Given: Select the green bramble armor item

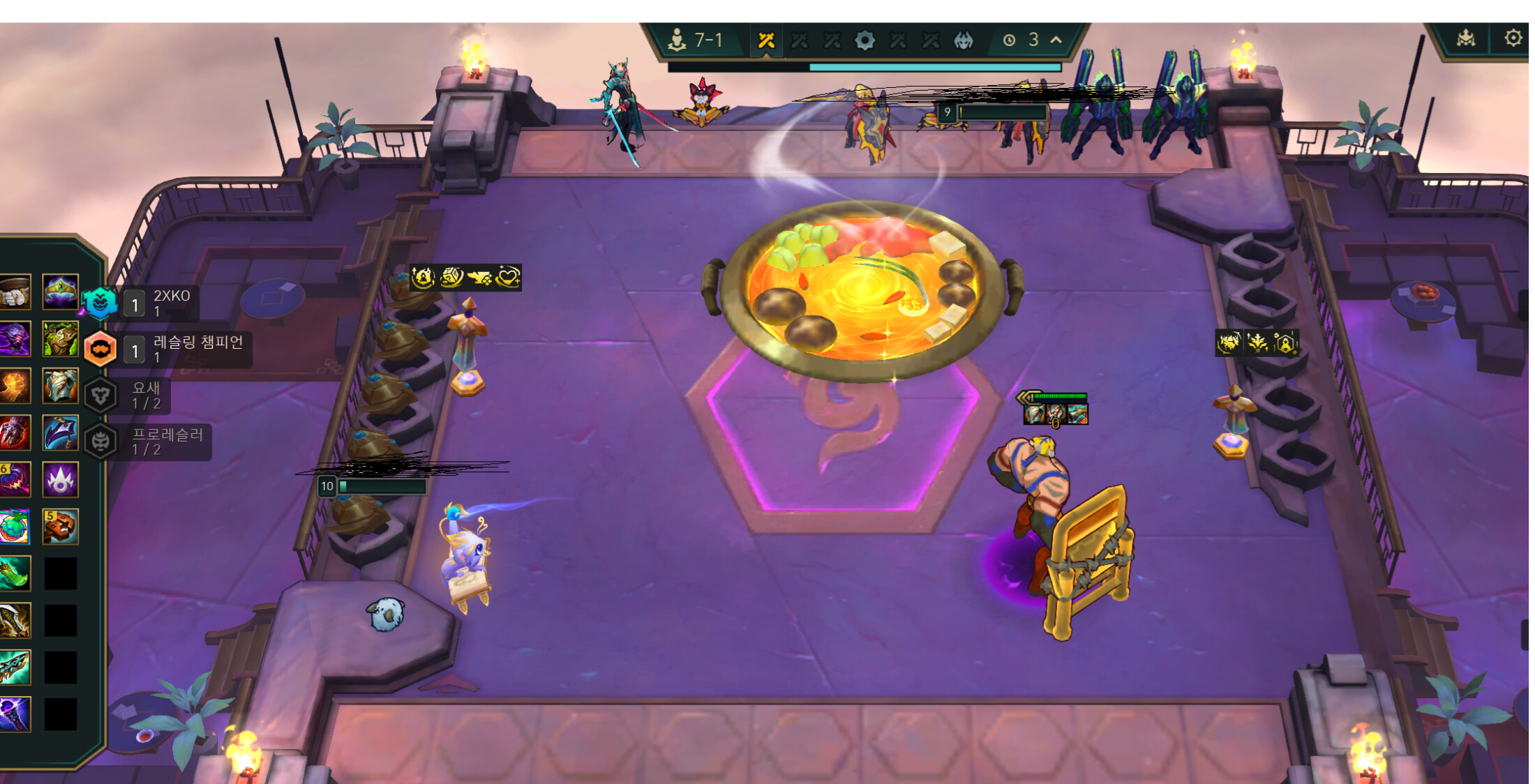Looking at the screenshot, I should (60, 339).
